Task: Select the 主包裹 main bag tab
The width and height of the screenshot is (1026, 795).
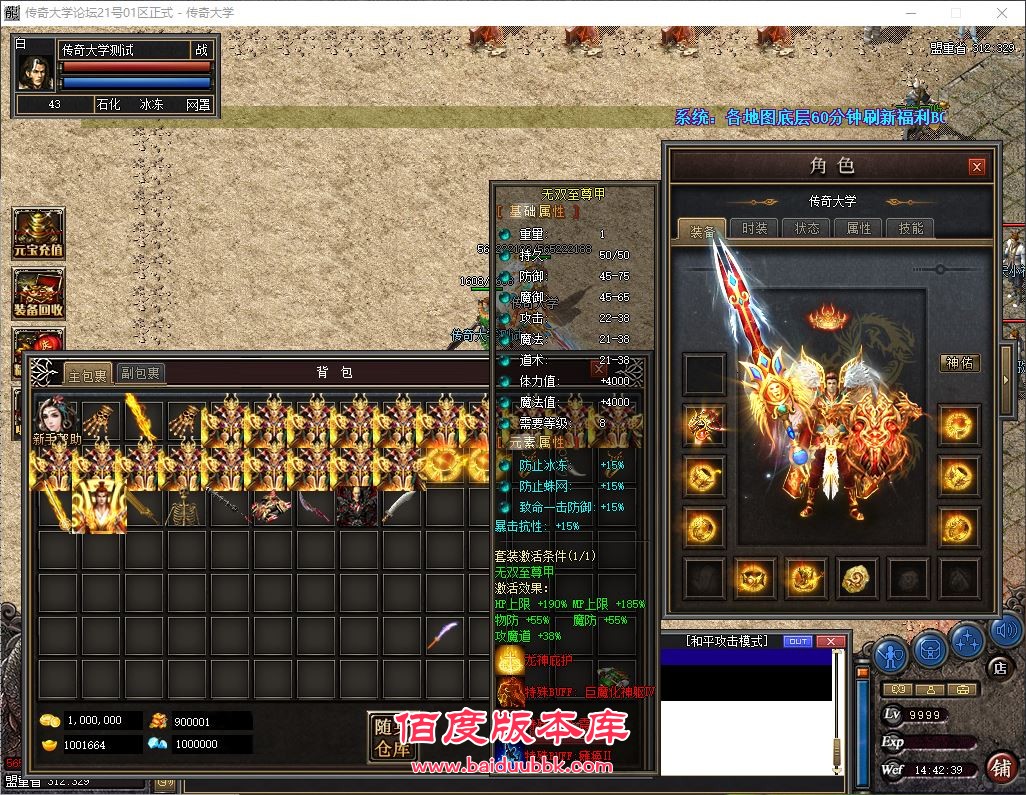Action: tap(87, 373)
